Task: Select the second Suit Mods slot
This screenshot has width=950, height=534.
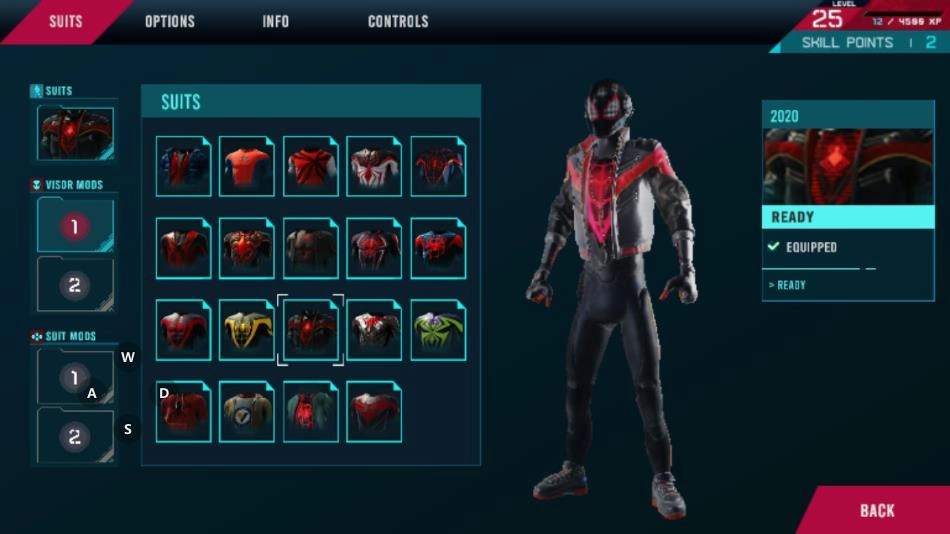Action: 75,436
